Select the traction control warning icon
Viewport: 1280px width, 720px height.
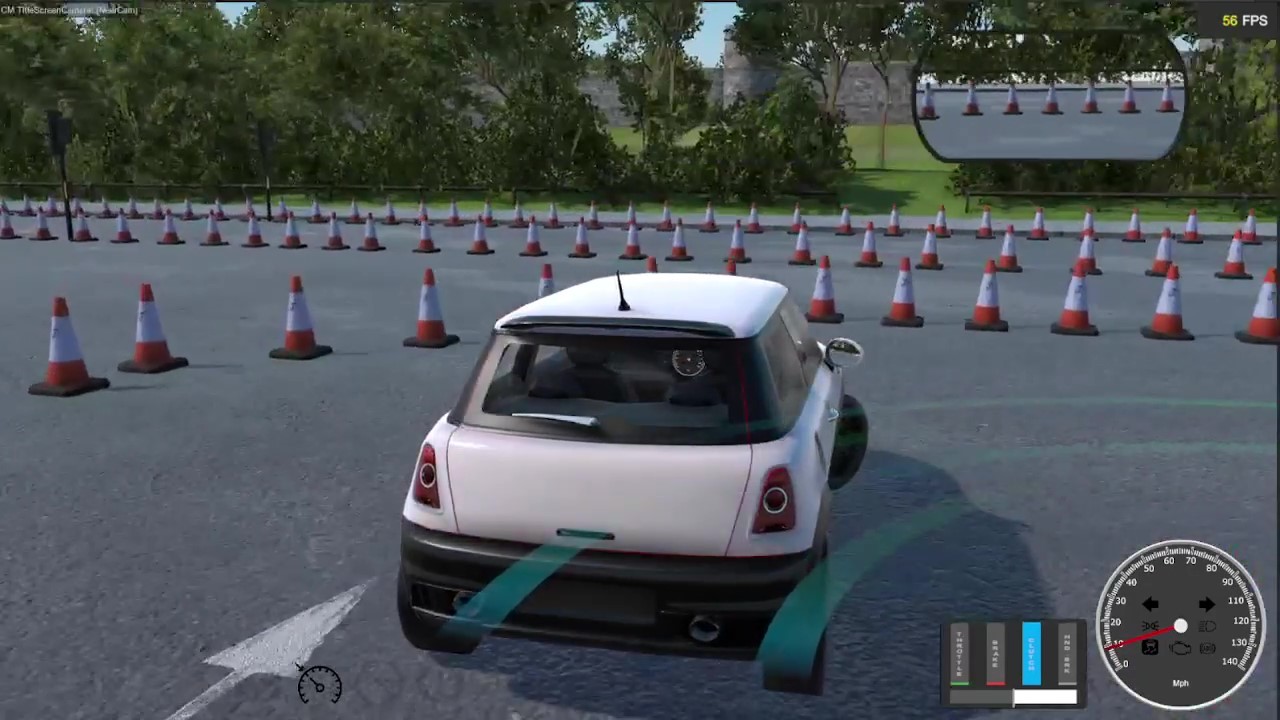pos(1150,647)
